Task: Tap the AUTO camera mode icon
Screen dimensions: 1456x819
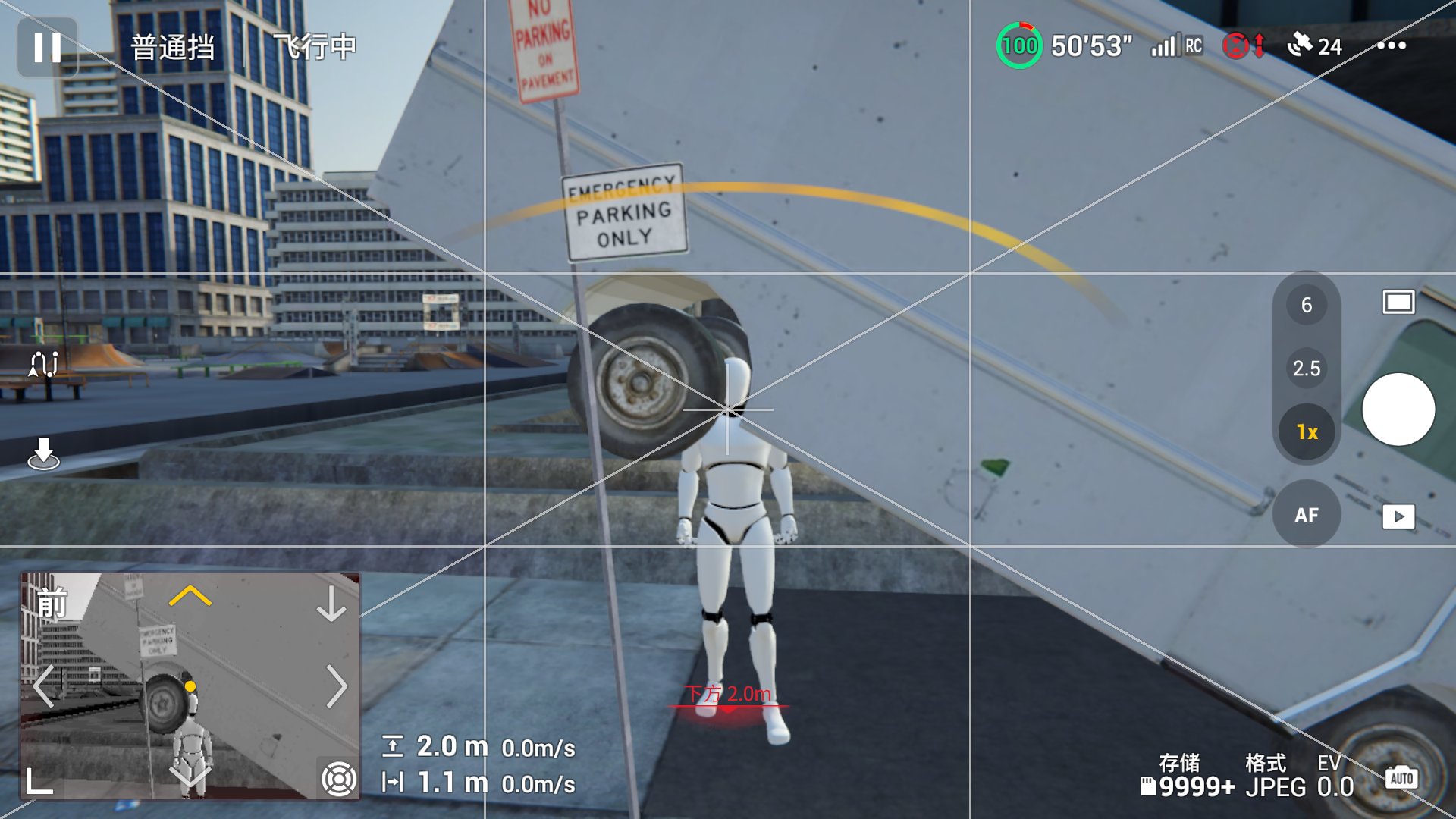Action: tap(1401, 778)
